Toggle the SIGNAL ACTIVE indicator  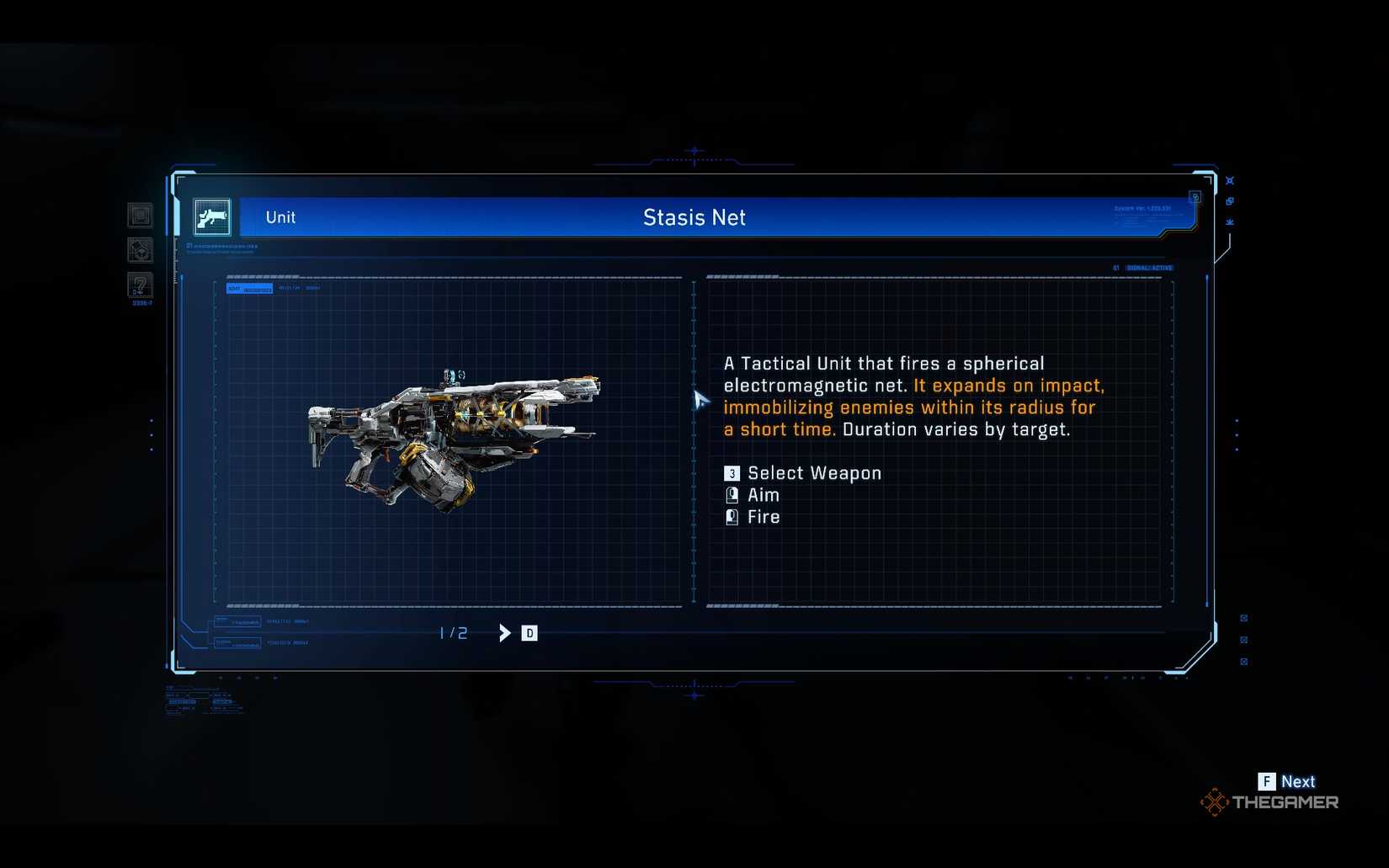tap(1149, 267)
